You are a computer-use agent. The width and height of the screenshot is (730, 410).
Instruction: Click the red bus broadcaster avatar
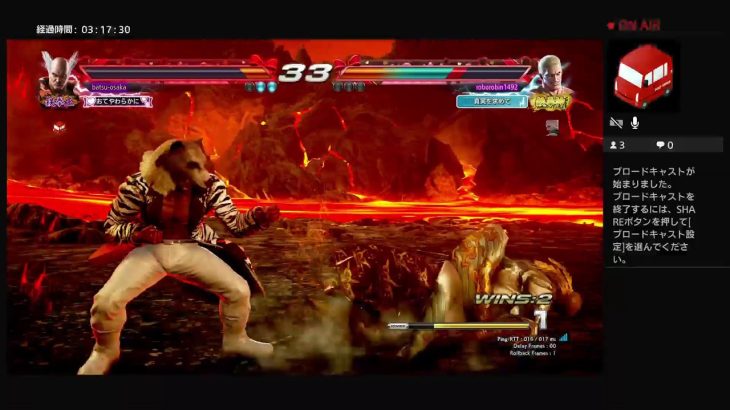coord(643,76)
